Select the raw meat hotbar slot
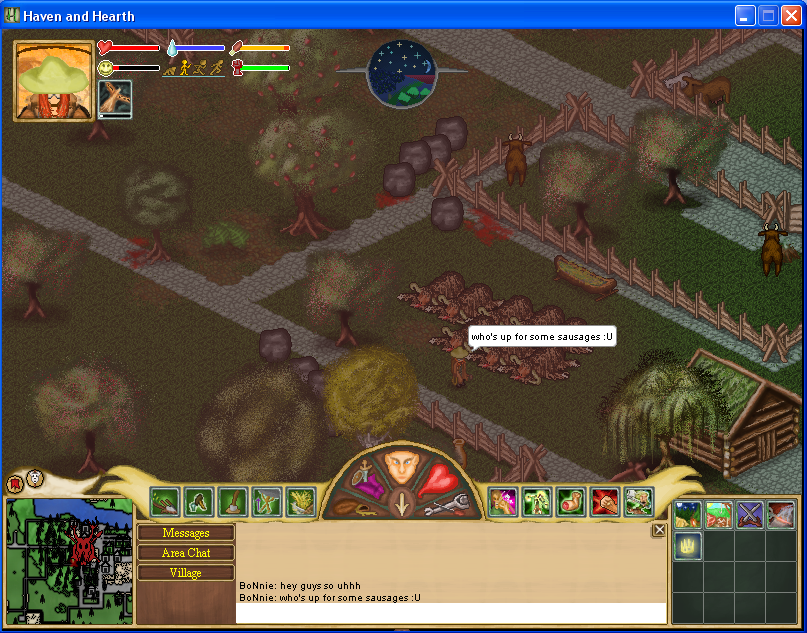This screenshot has height=633, width=807. [571, 501]
